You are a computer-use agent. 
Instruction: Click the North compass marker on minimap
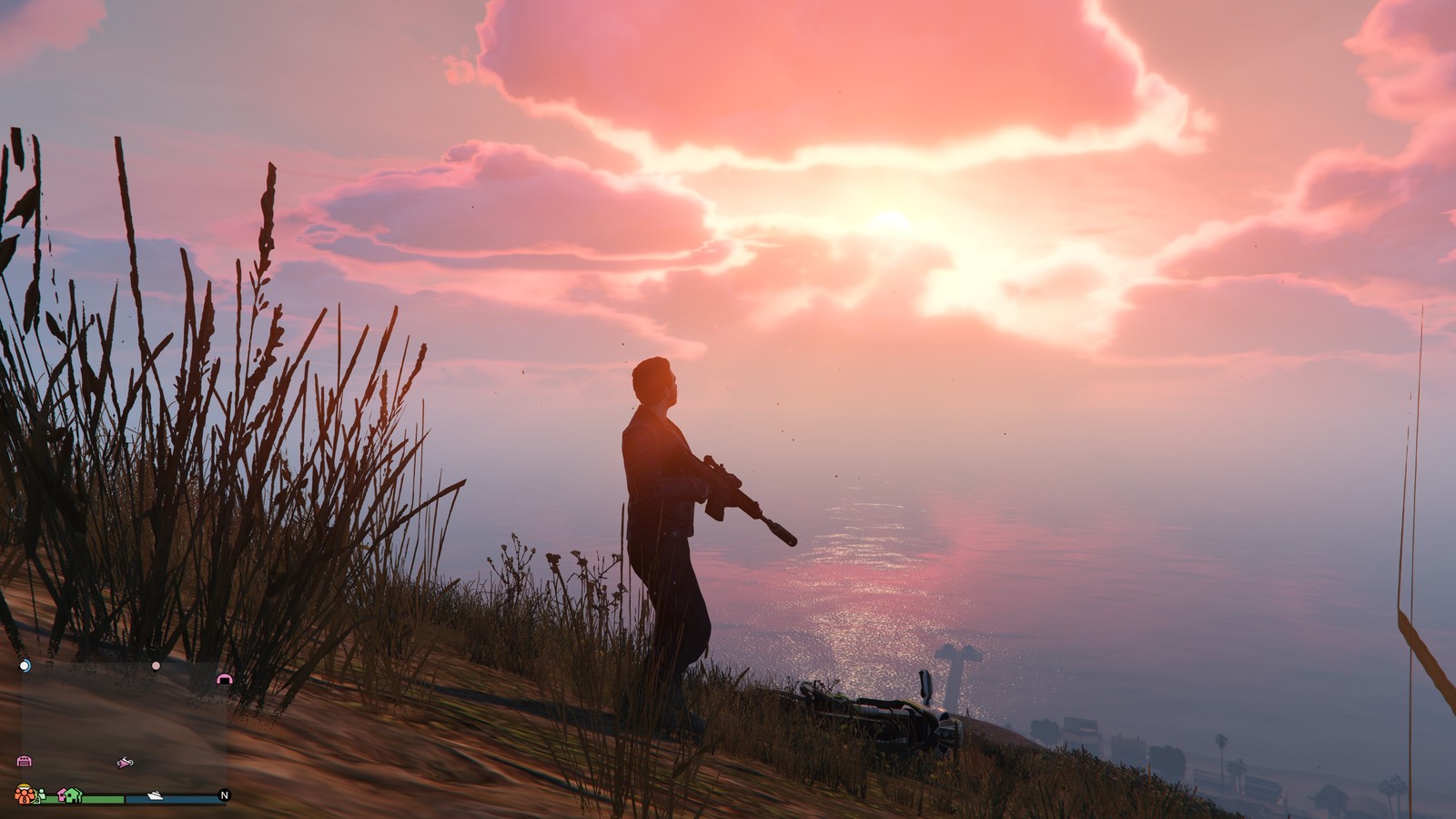coord(224,795)
